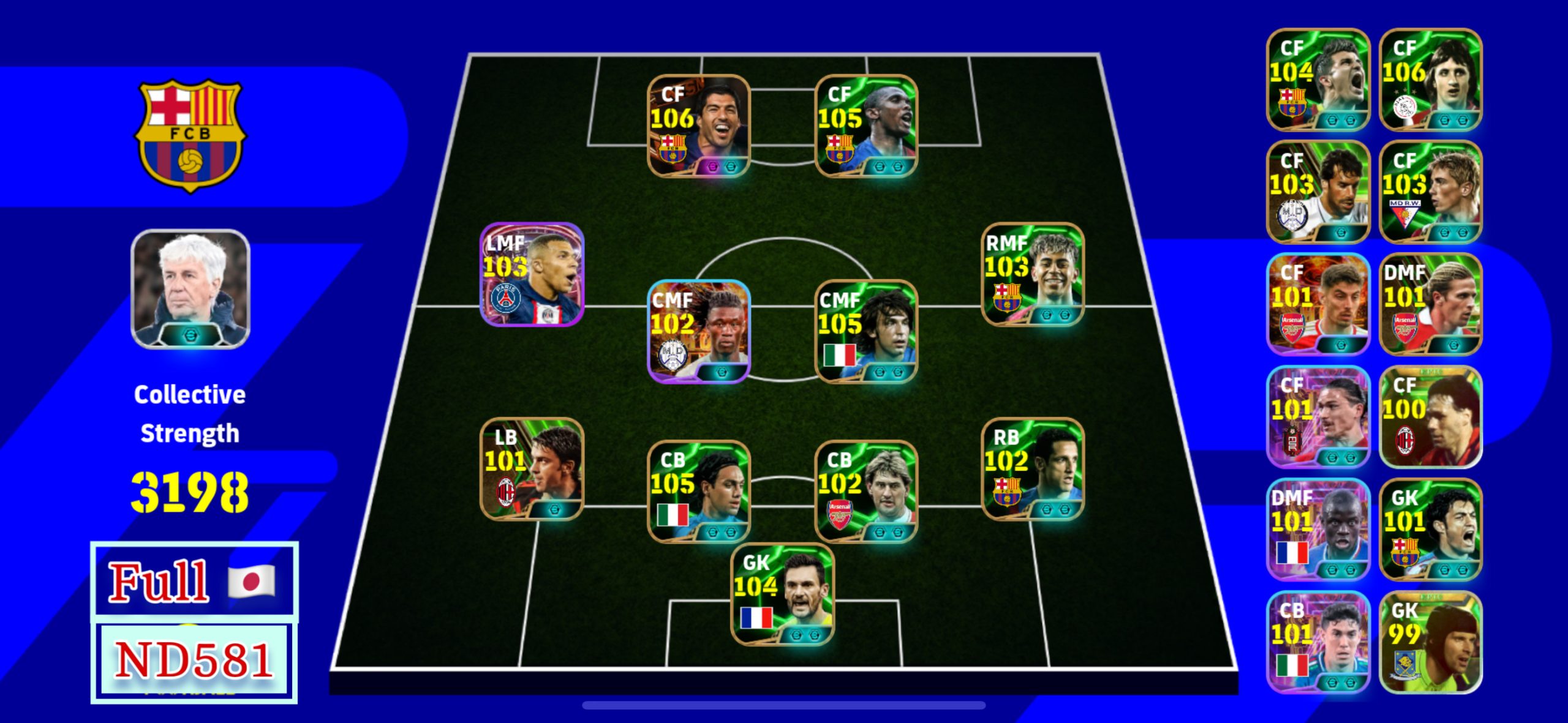Select the CB 102 Arsenal defender card
Image resolution: width=1568 pixels, height=723 pixels.
click(866, 492)
